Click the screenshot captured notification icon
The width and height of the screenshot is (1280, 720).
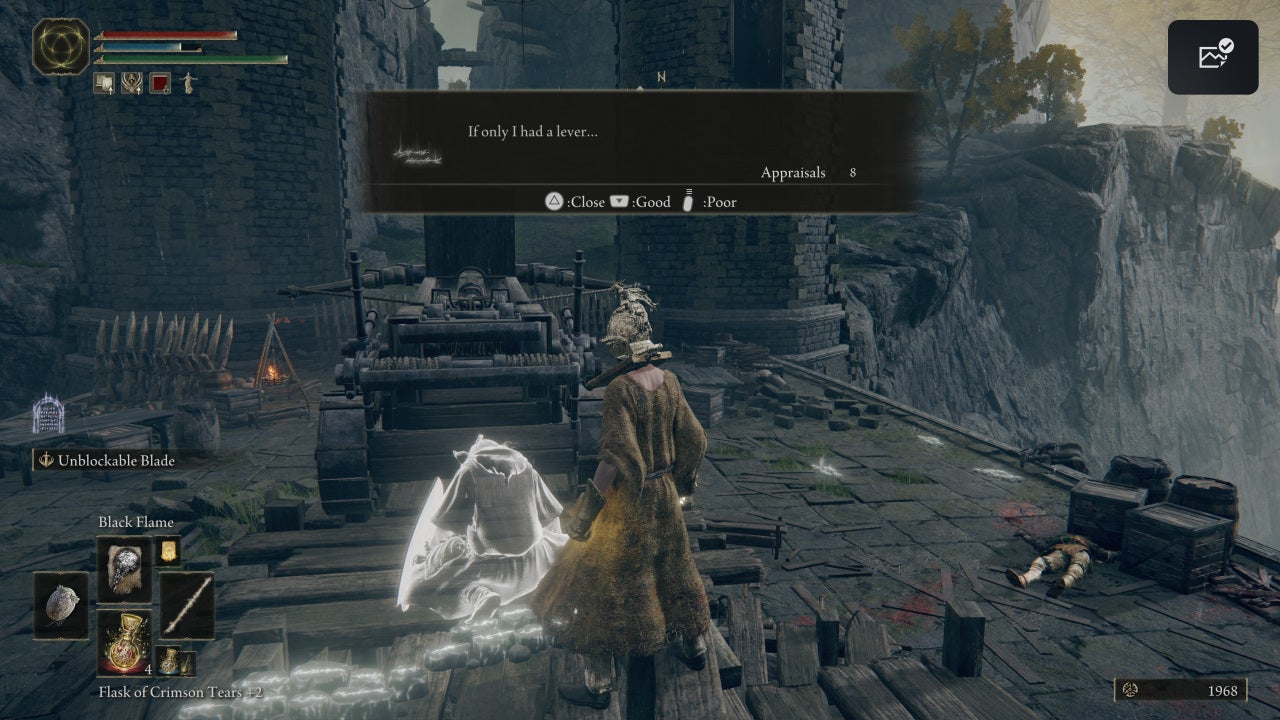pos(1213,56)
